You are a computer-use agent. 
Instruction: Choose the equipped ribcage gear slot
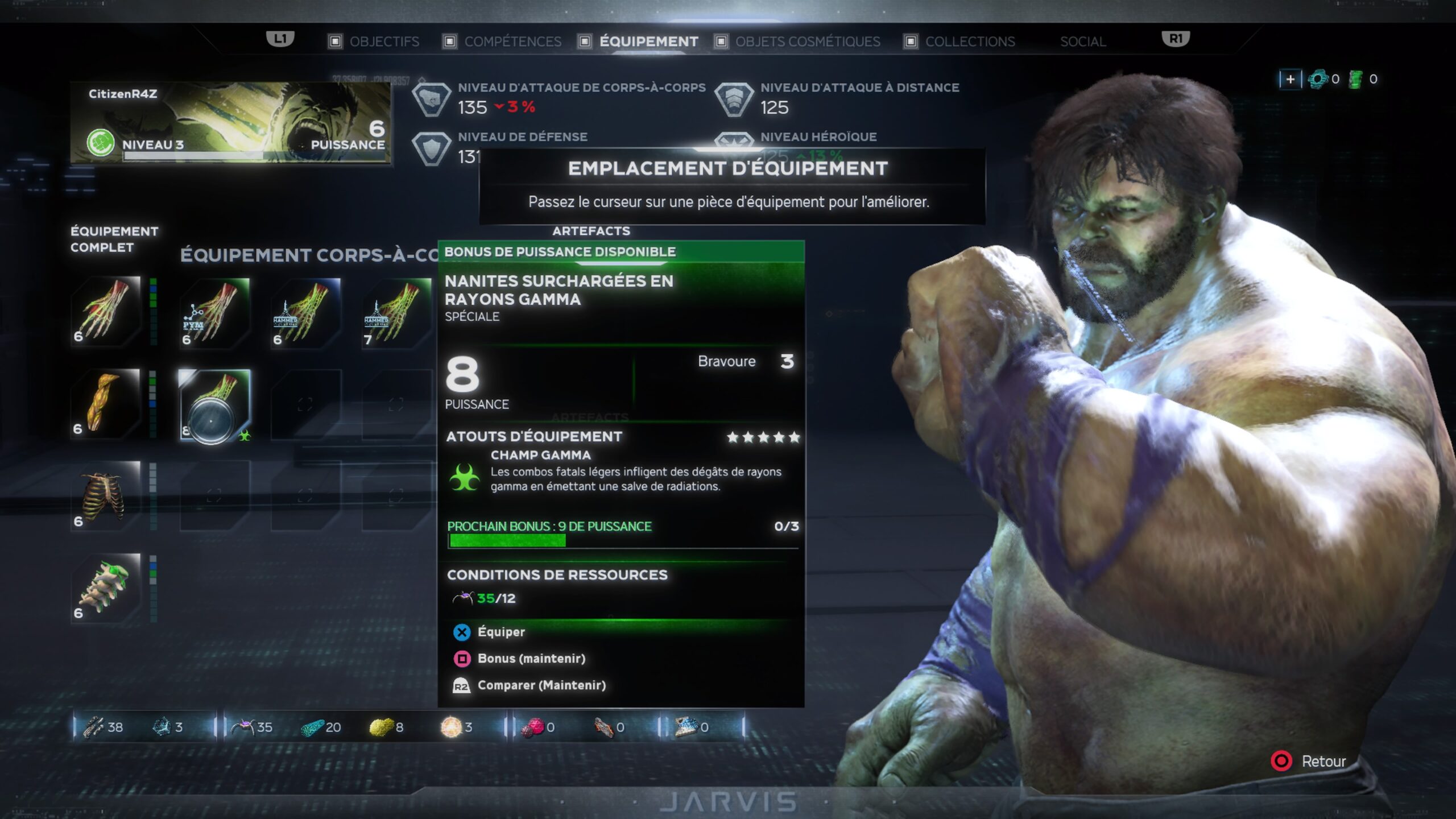tap(106, 495)
